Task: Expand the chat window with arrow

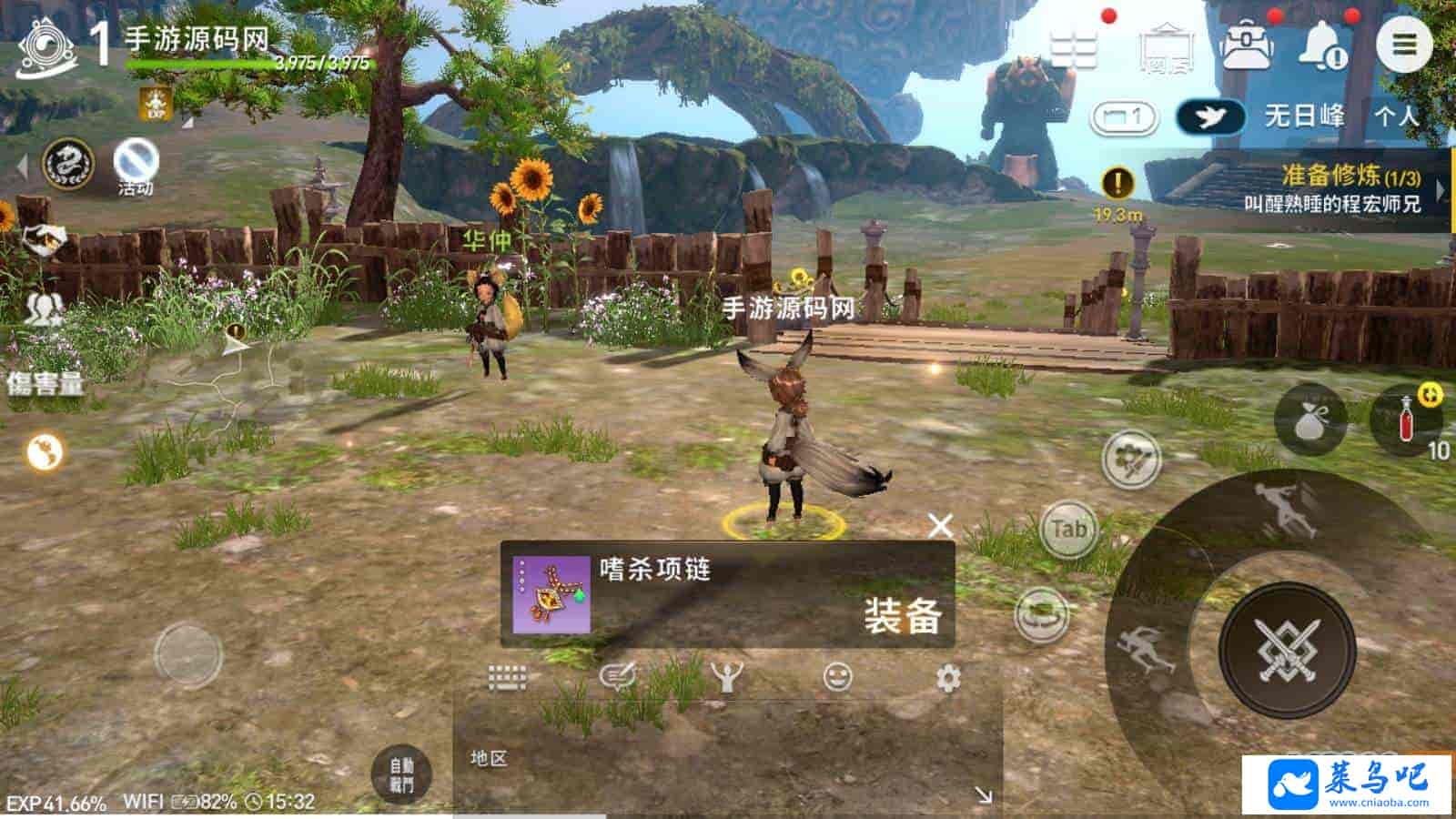Action: click(x=983, y=795)
